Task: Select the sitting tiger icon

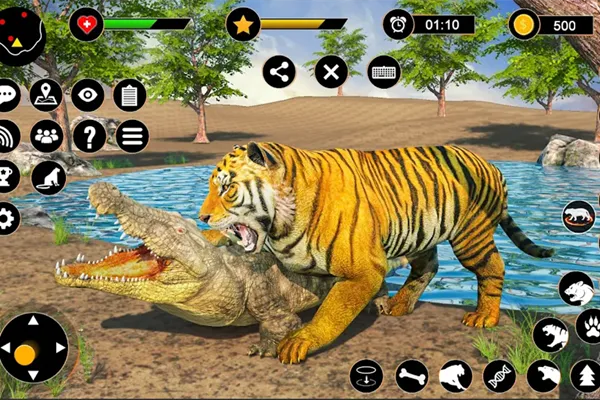Action: 48,178
